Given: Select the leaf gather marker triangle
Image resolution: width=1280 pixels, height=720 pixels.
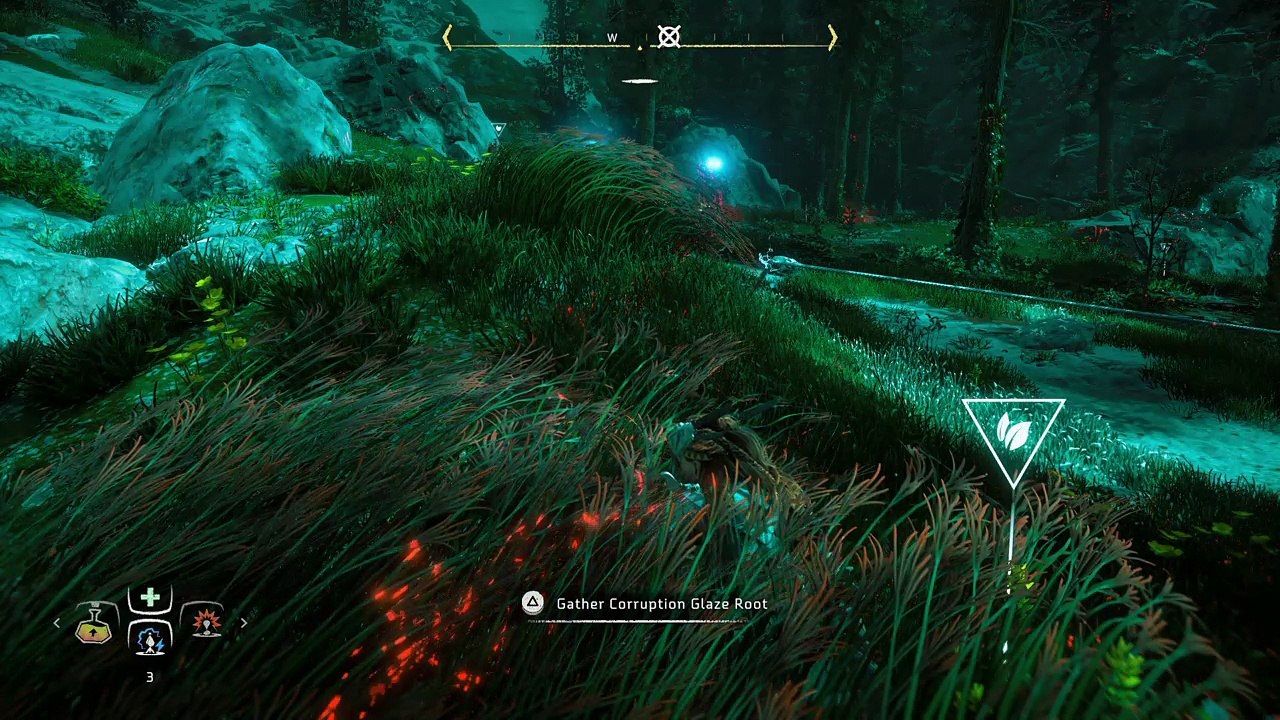Looking at the screenshot, I should (x=1013, y=433).
